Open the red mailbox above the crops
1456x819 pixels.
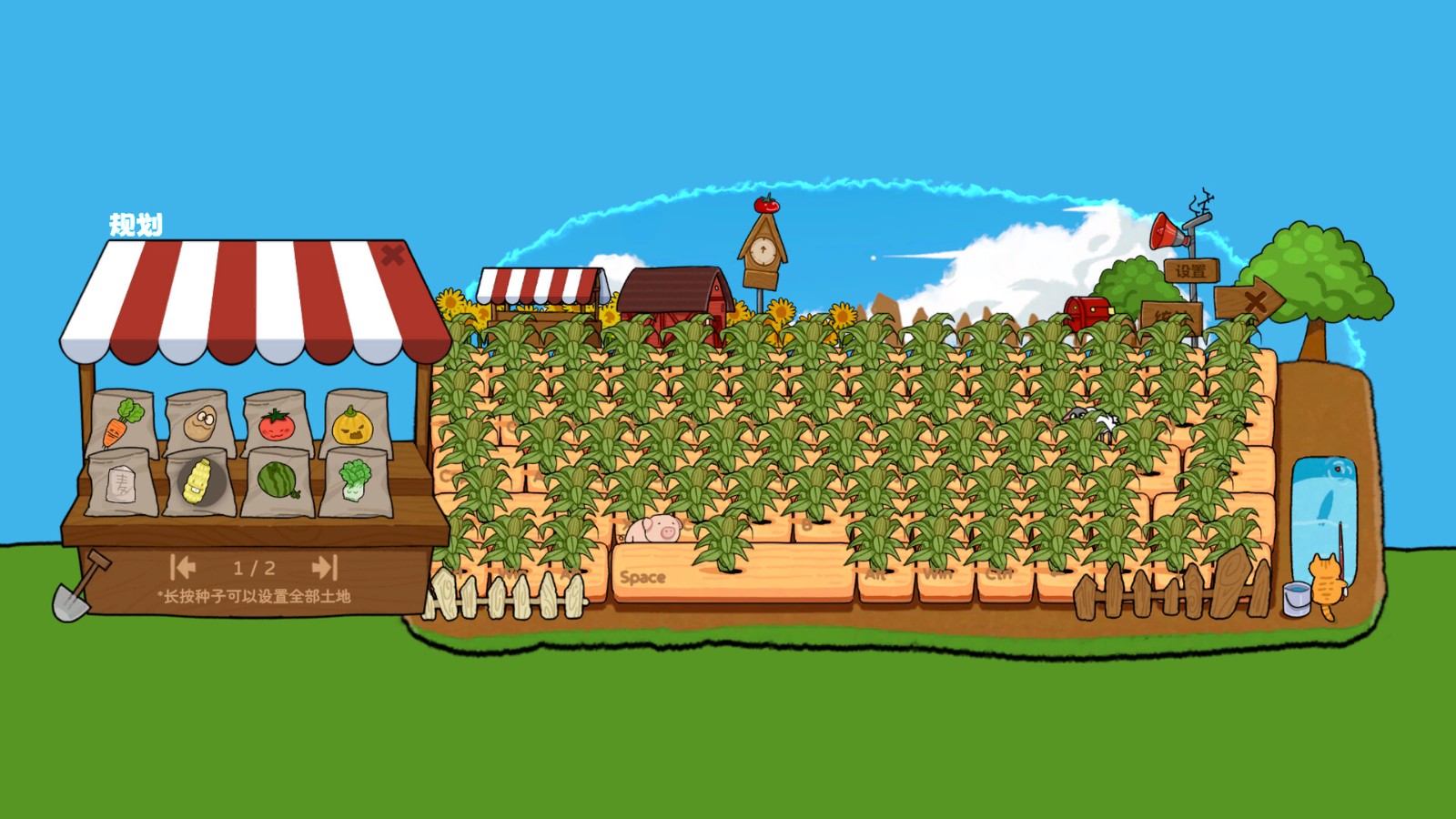pos(1087,309)
